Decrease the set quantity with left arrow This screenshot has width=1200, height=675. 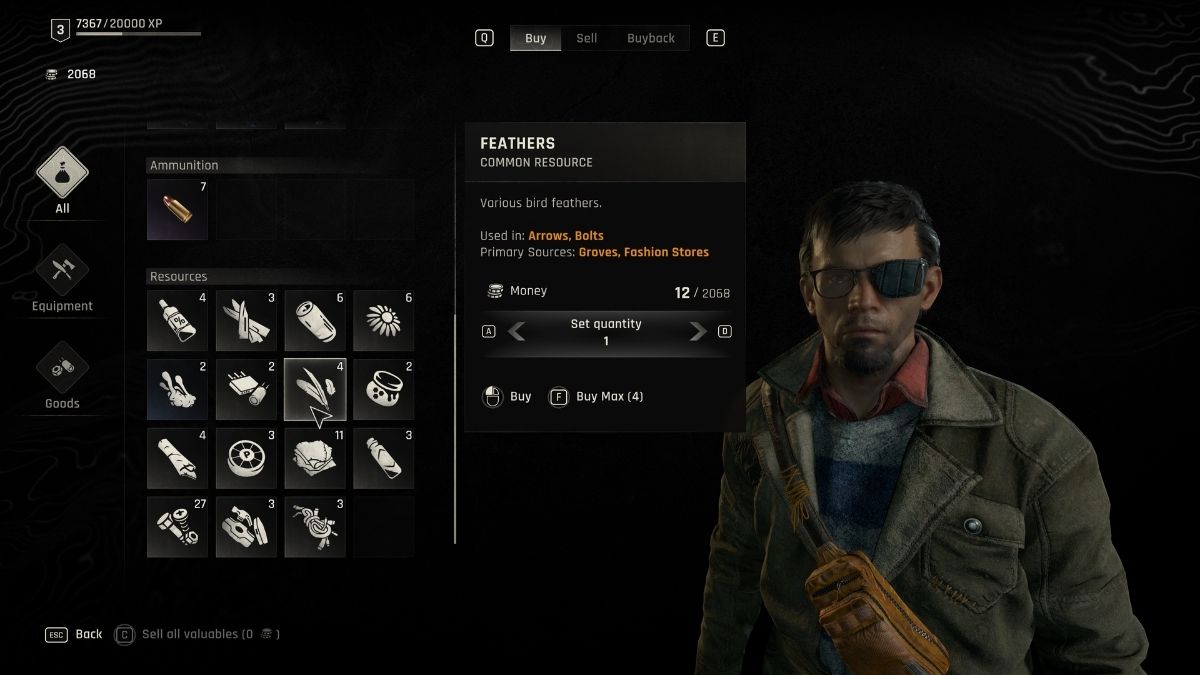[517, 332]
